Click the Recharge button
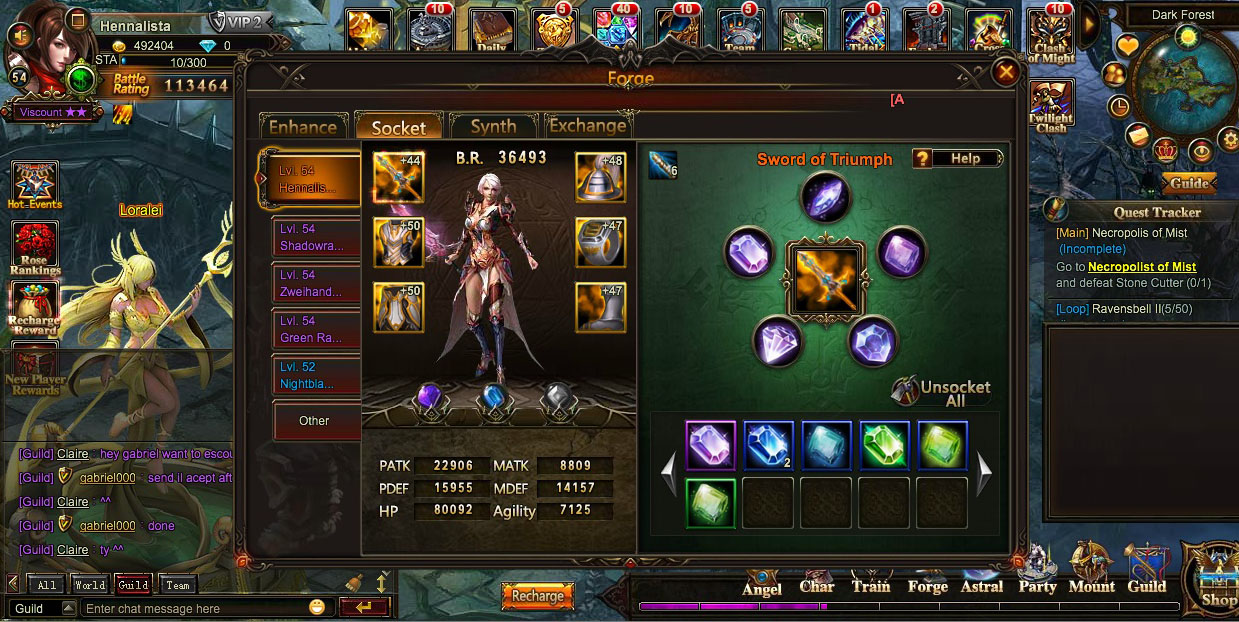Image resolution: width=1239 pixels, height=622 pixels. coord(538,596)
